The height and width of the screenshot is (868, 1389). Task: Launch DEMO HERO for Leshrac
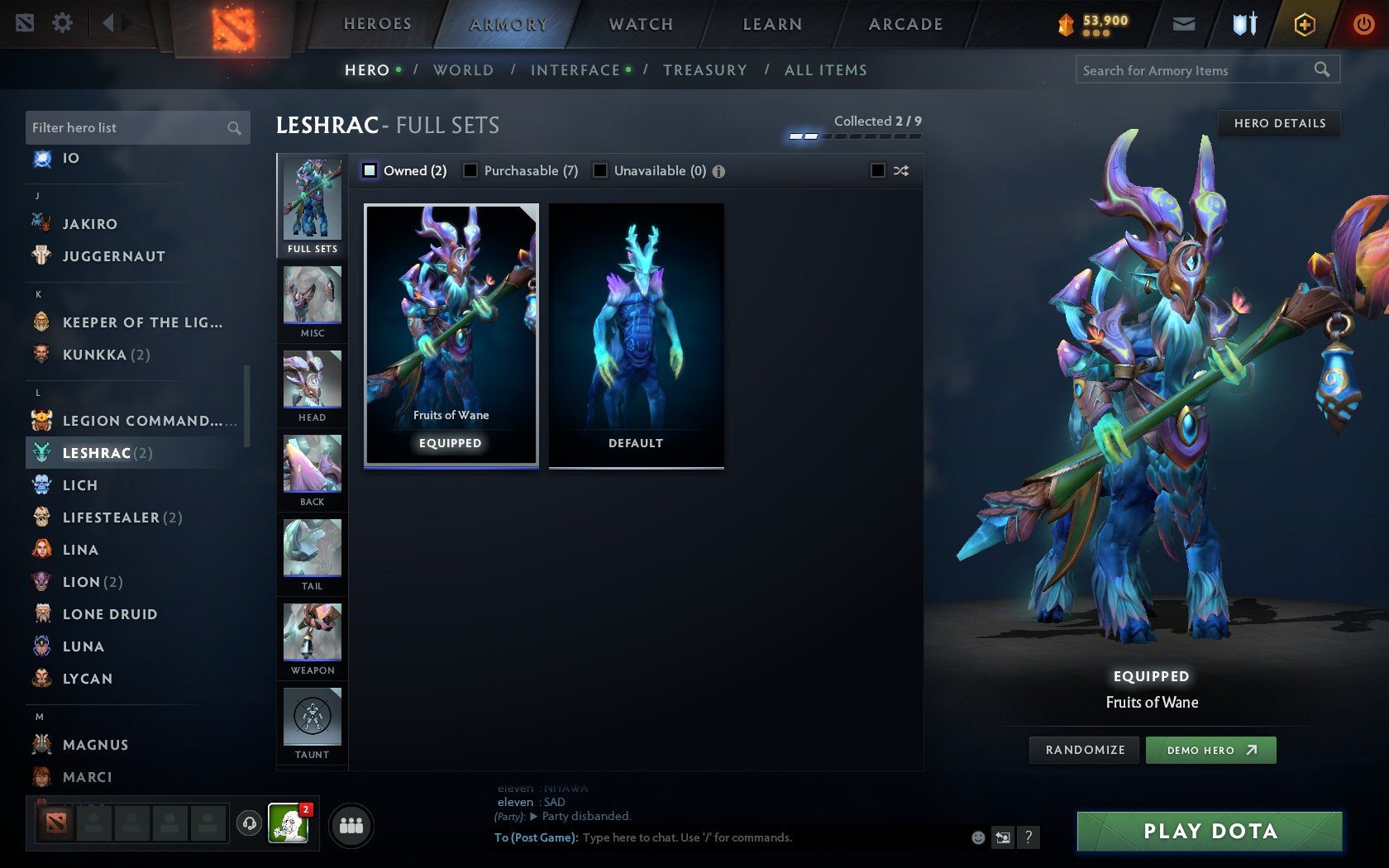pos(1210,750)
